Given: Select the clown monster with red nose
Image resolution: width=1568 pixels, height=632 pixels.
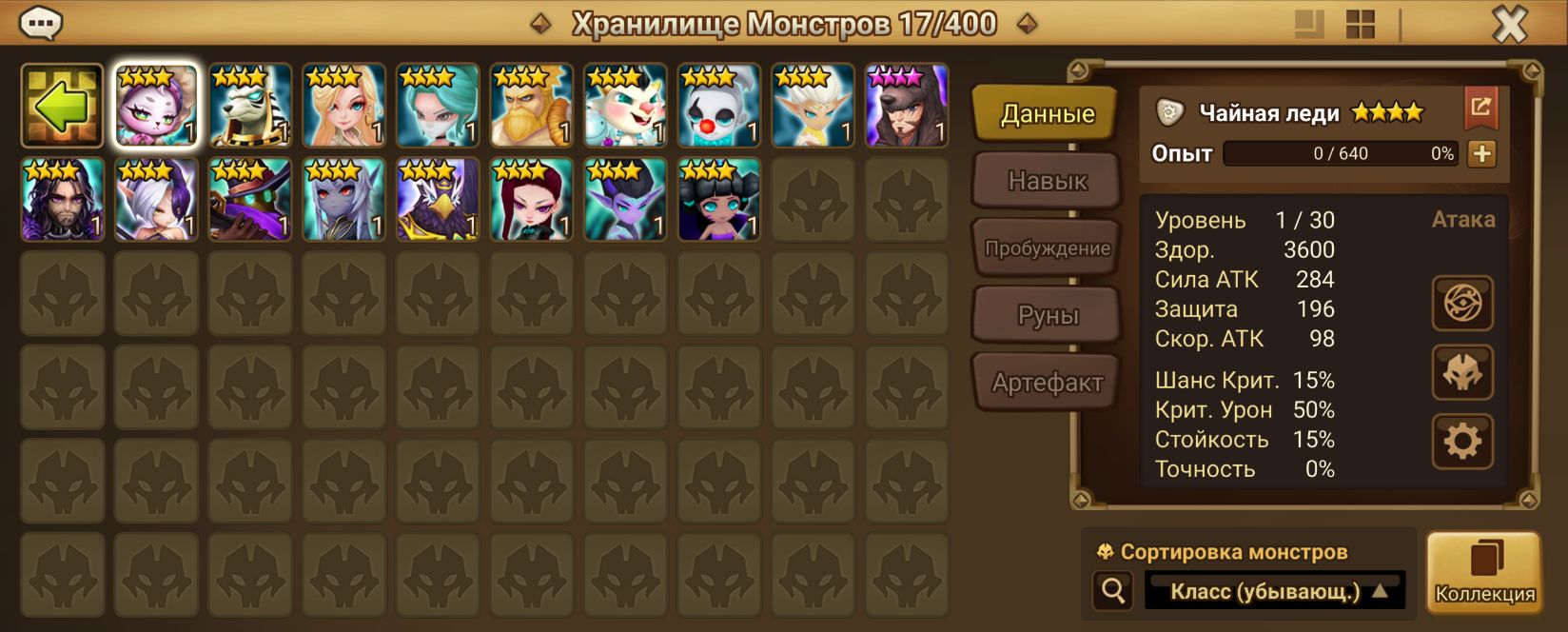Looking at the screenshot, I should click(718, 107).
